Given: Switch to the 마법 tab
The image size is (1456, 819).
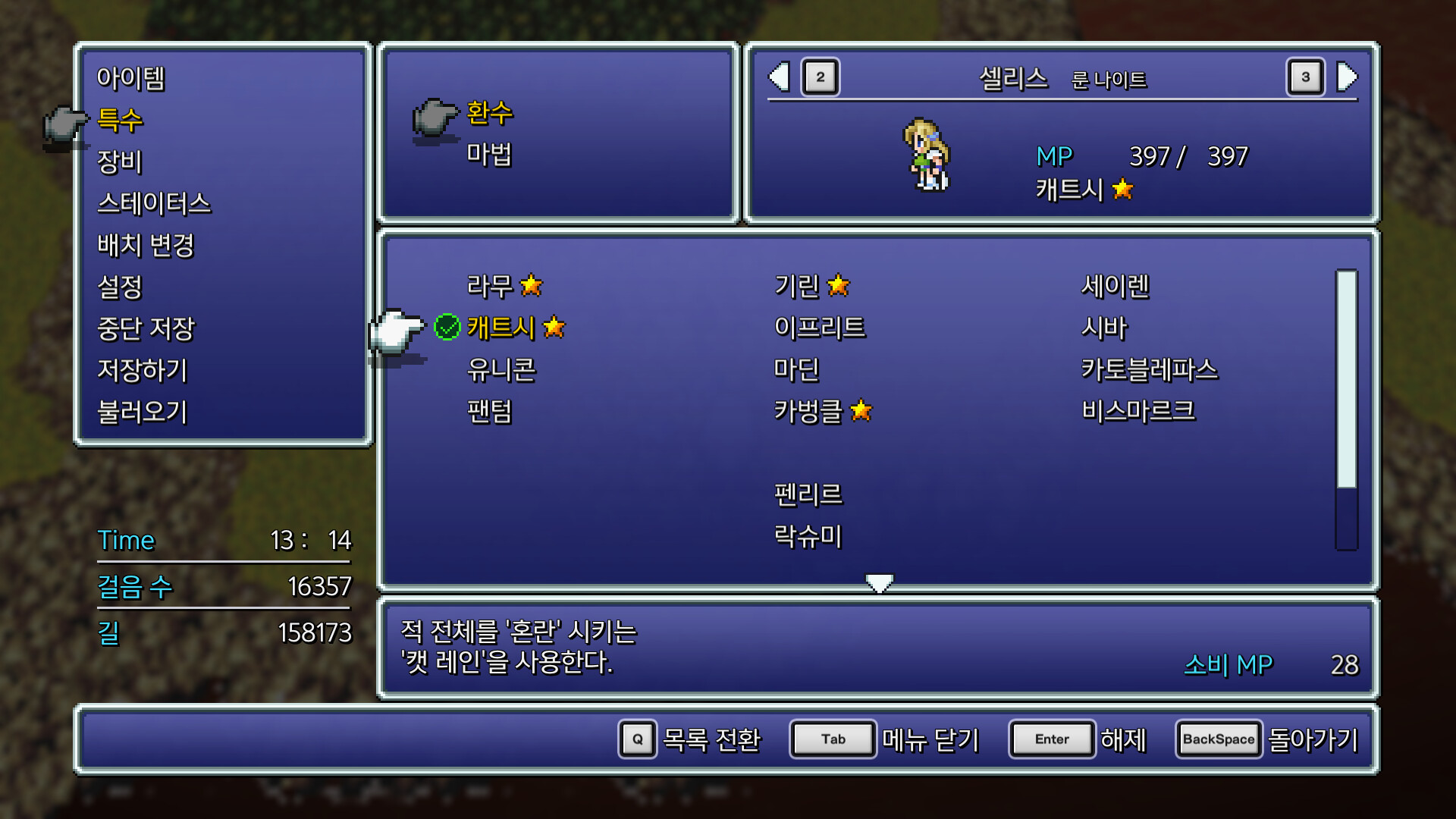Looking at the screenshot, I should point(489,154).
